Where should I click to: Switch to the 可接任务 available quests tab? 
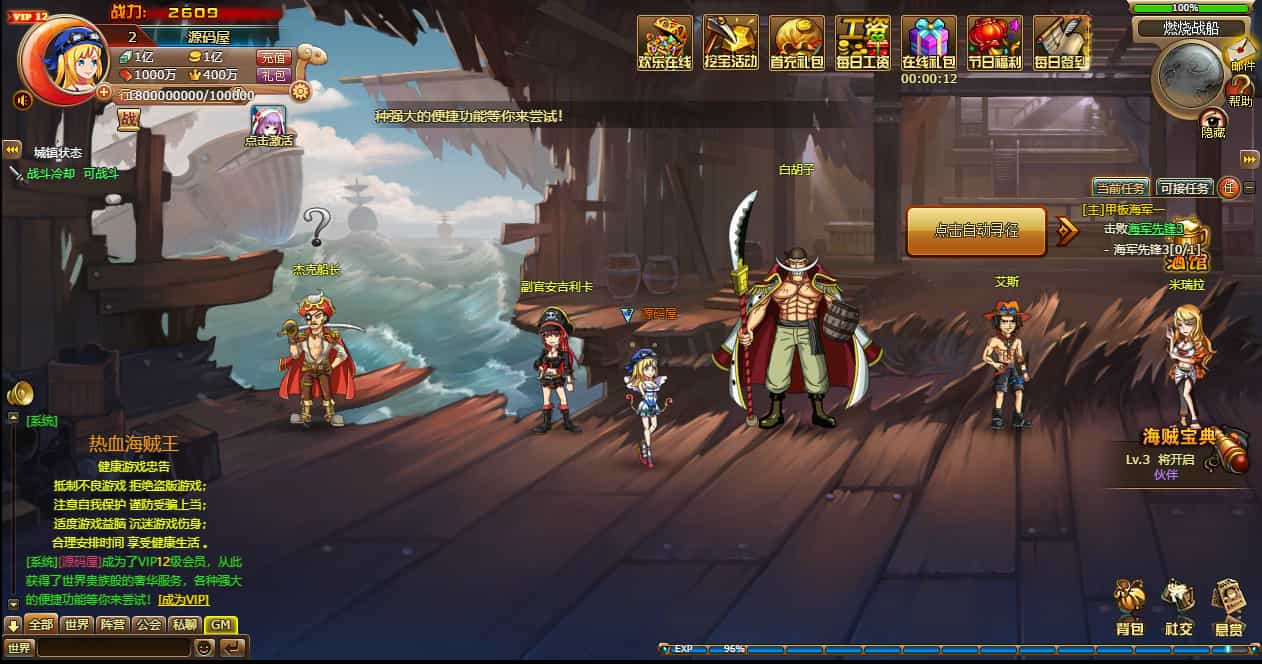pos(1185,187)
